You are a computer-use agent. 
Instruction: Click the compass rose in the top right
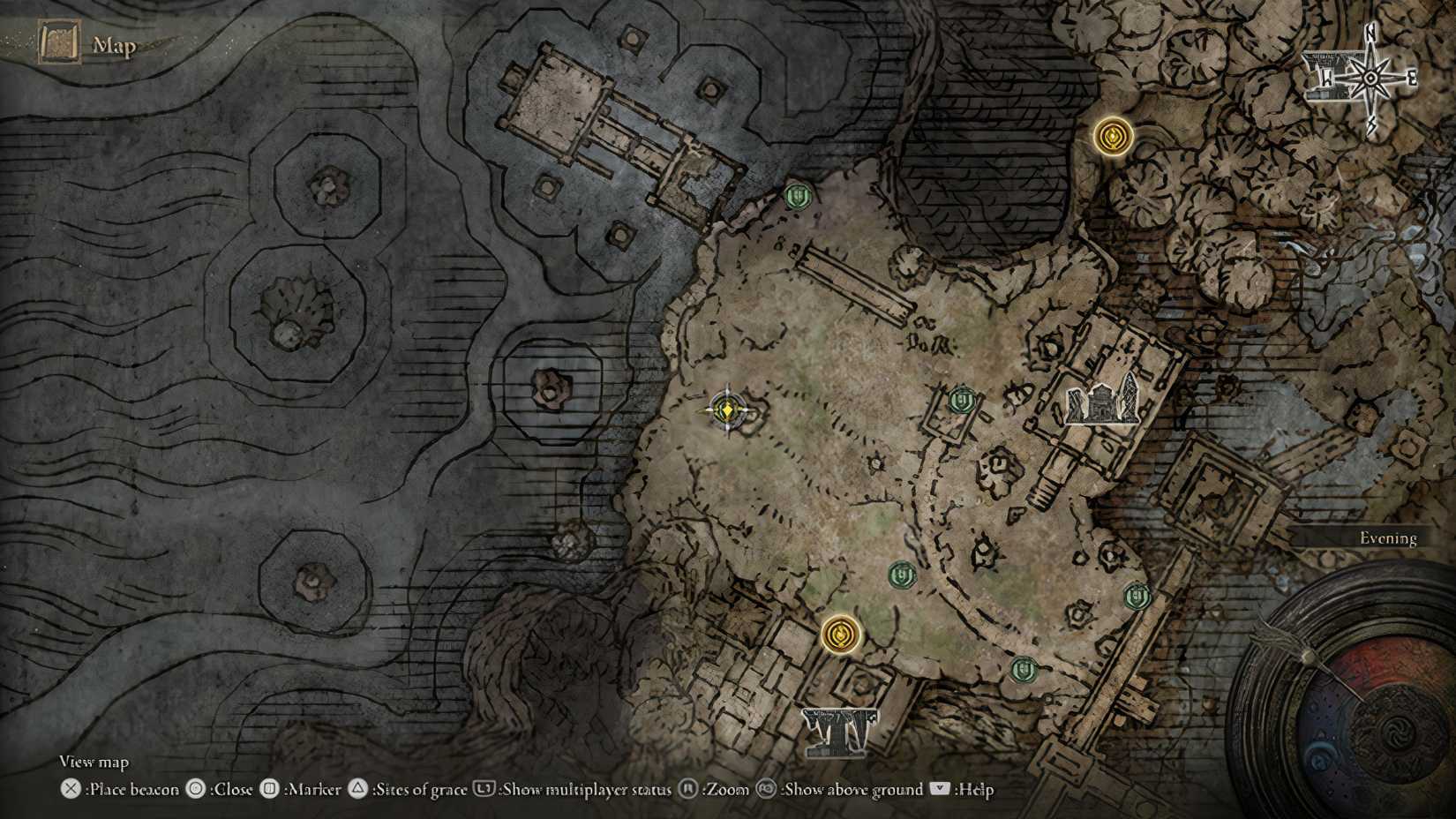click(x=1370, y=79)
